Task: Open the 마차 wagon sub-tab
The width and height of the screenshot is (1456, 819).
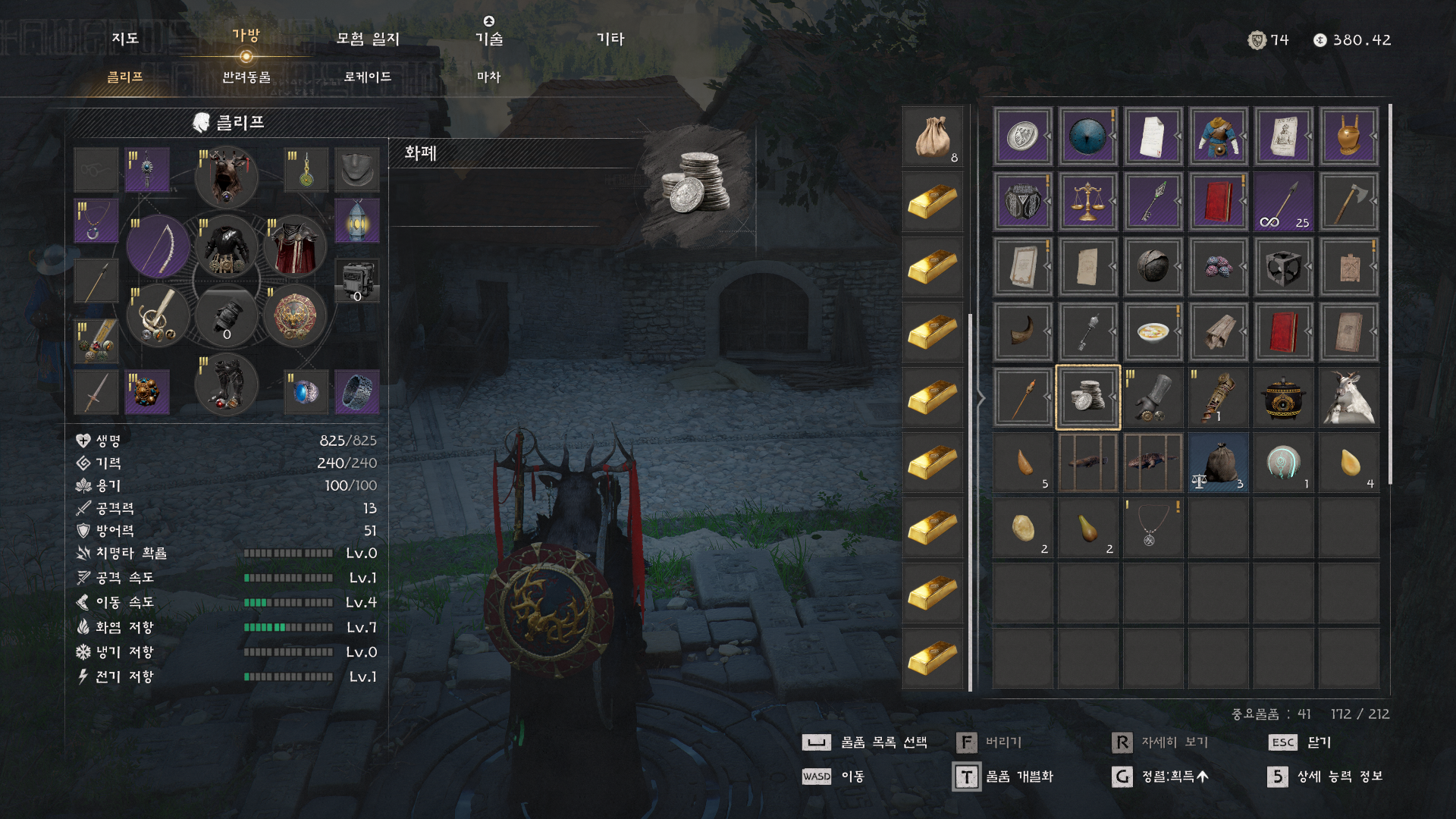Action: (x=489, y=77)
